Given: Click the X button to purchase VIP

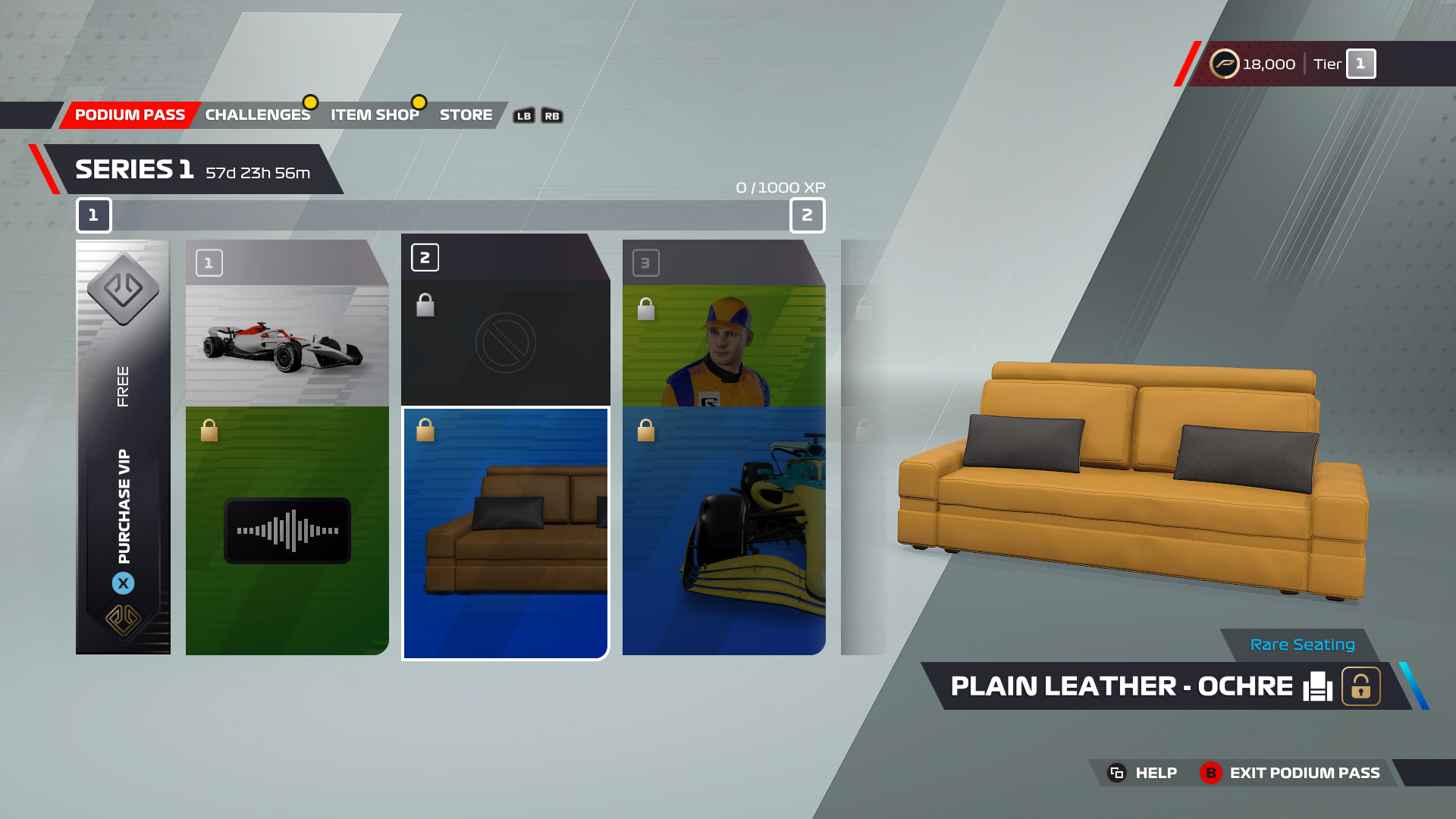Looking at the screenshot, I should click(124, 583).
